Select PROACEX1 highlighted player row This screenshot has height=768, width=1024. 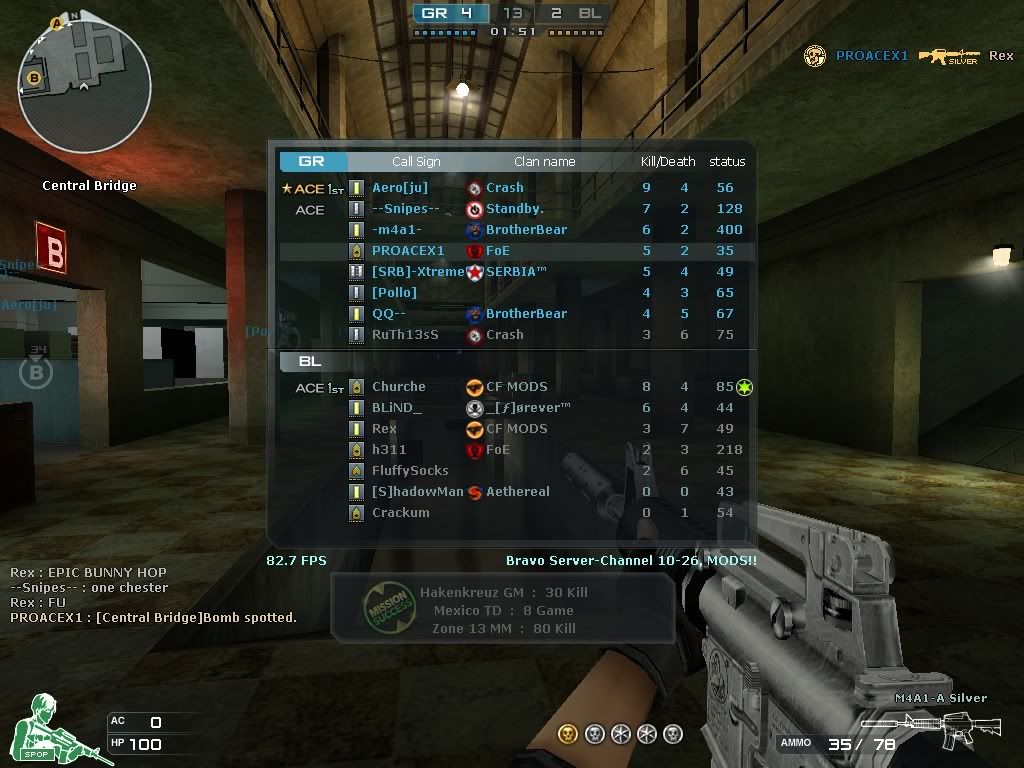coord(408,251)
